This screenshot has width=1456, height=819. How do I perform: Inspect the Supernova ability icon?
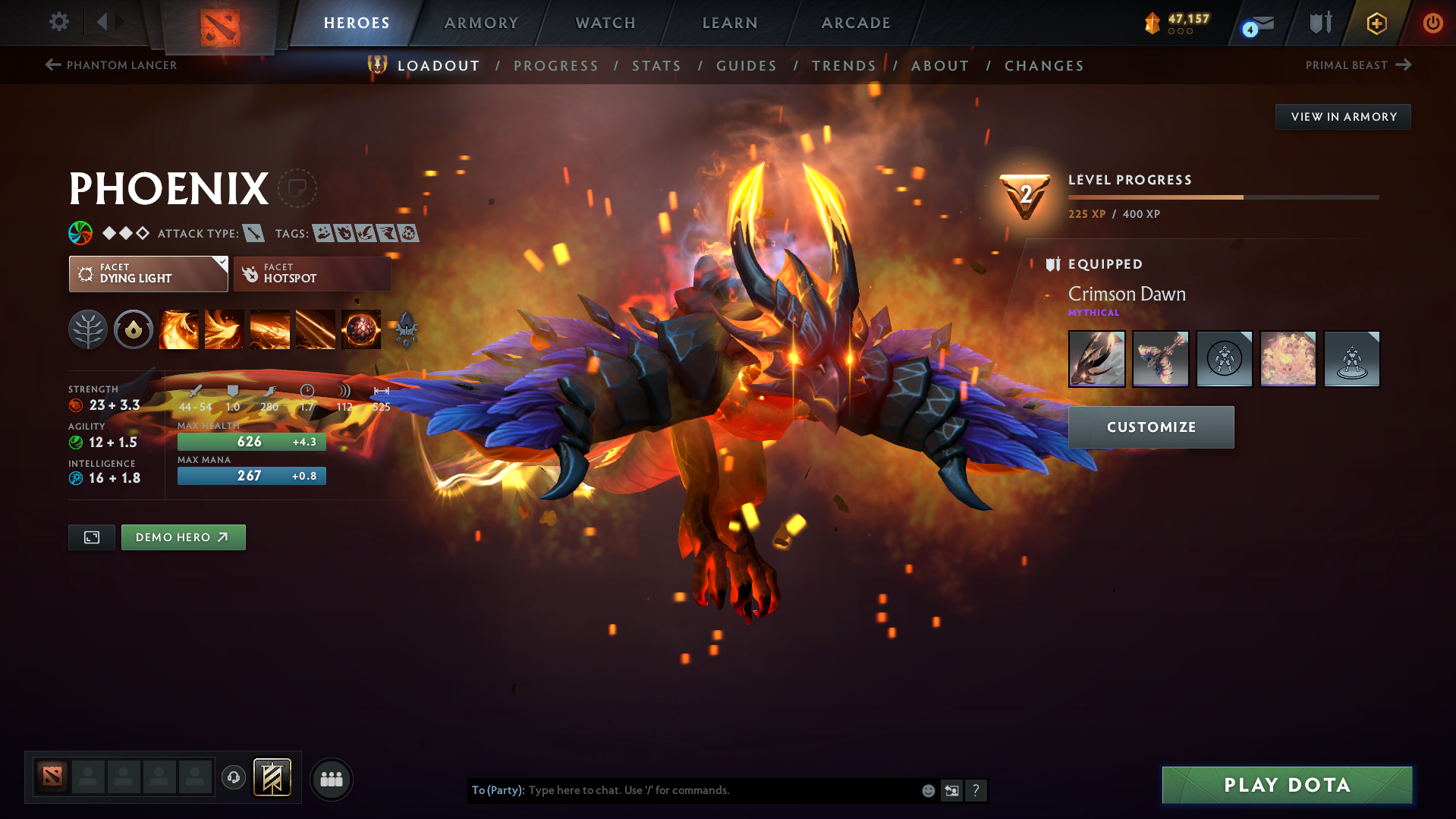360,329
